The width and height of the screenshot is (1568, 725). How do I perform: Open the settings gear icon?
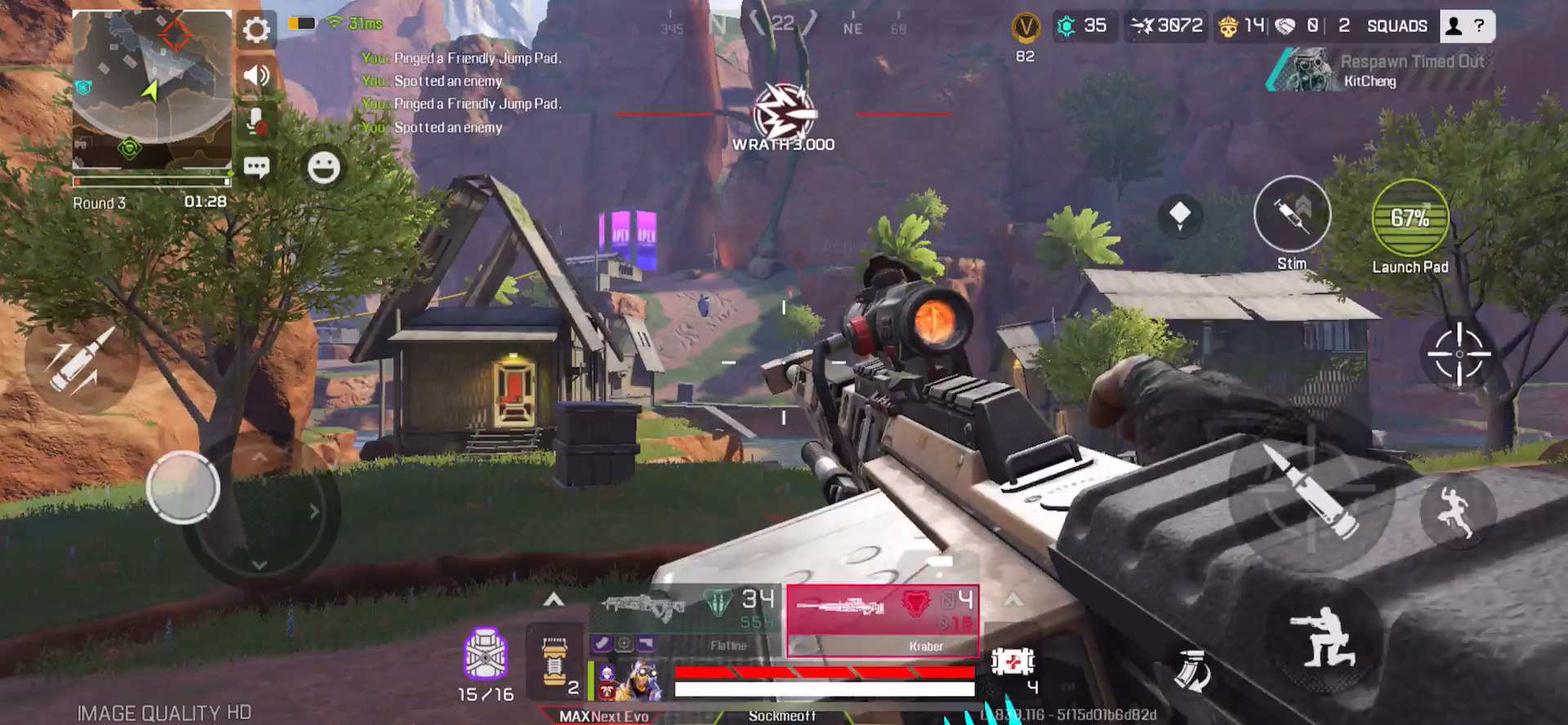click(x=256, y=30)
